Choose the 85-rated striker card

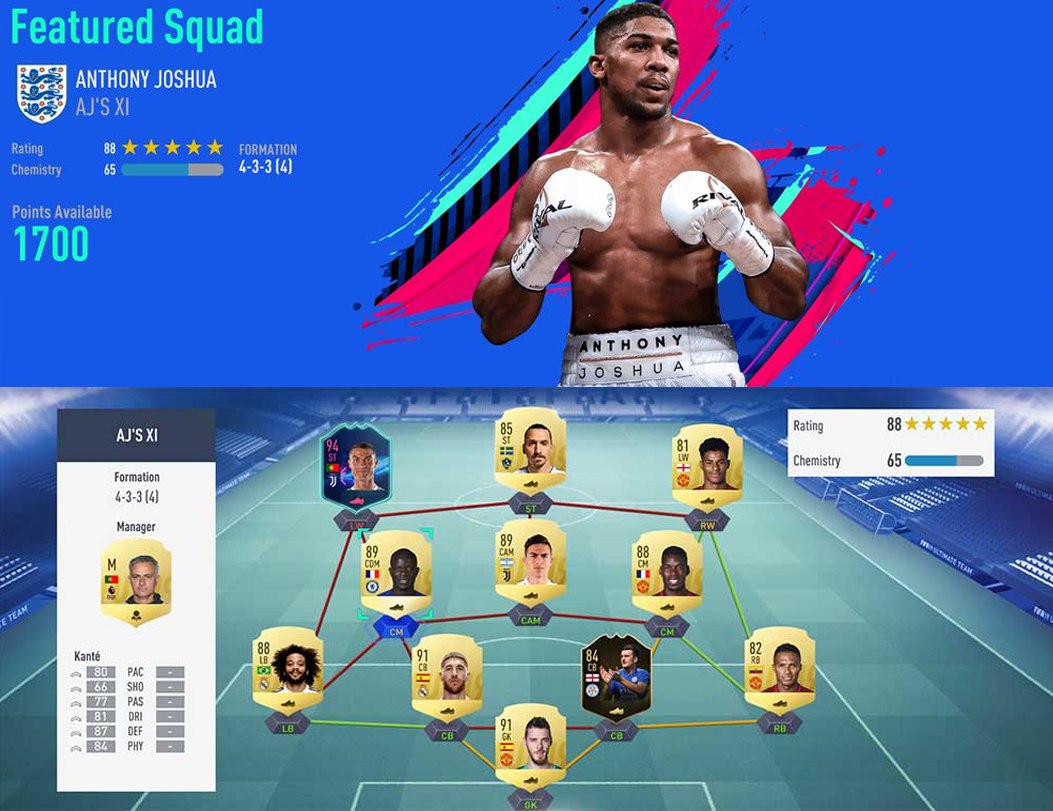532,446
